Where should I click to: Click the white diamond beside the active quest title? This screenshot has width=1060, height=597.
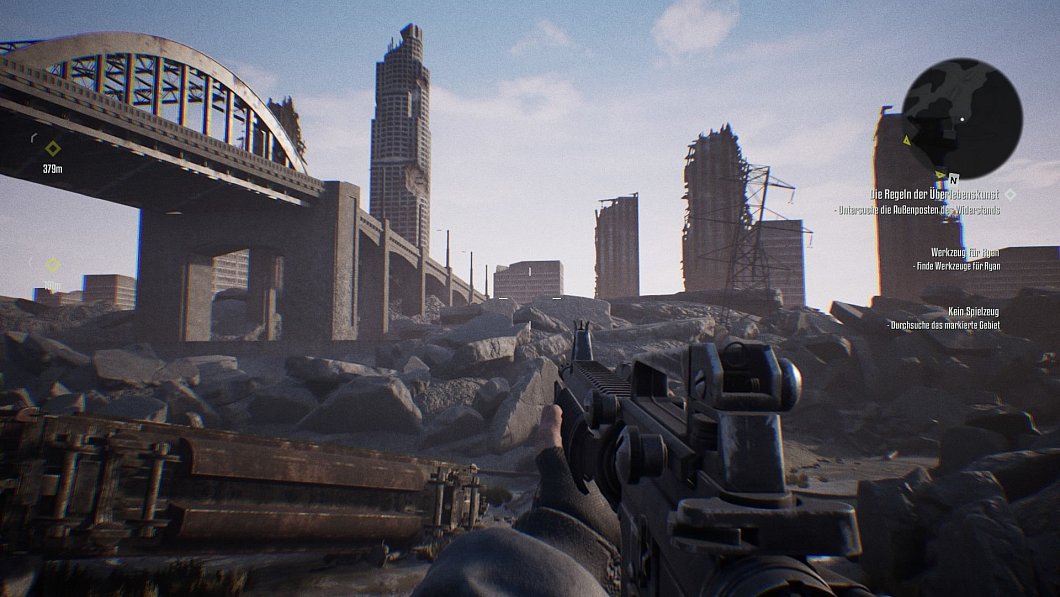pyautogui.click(x=1010, y=194)
